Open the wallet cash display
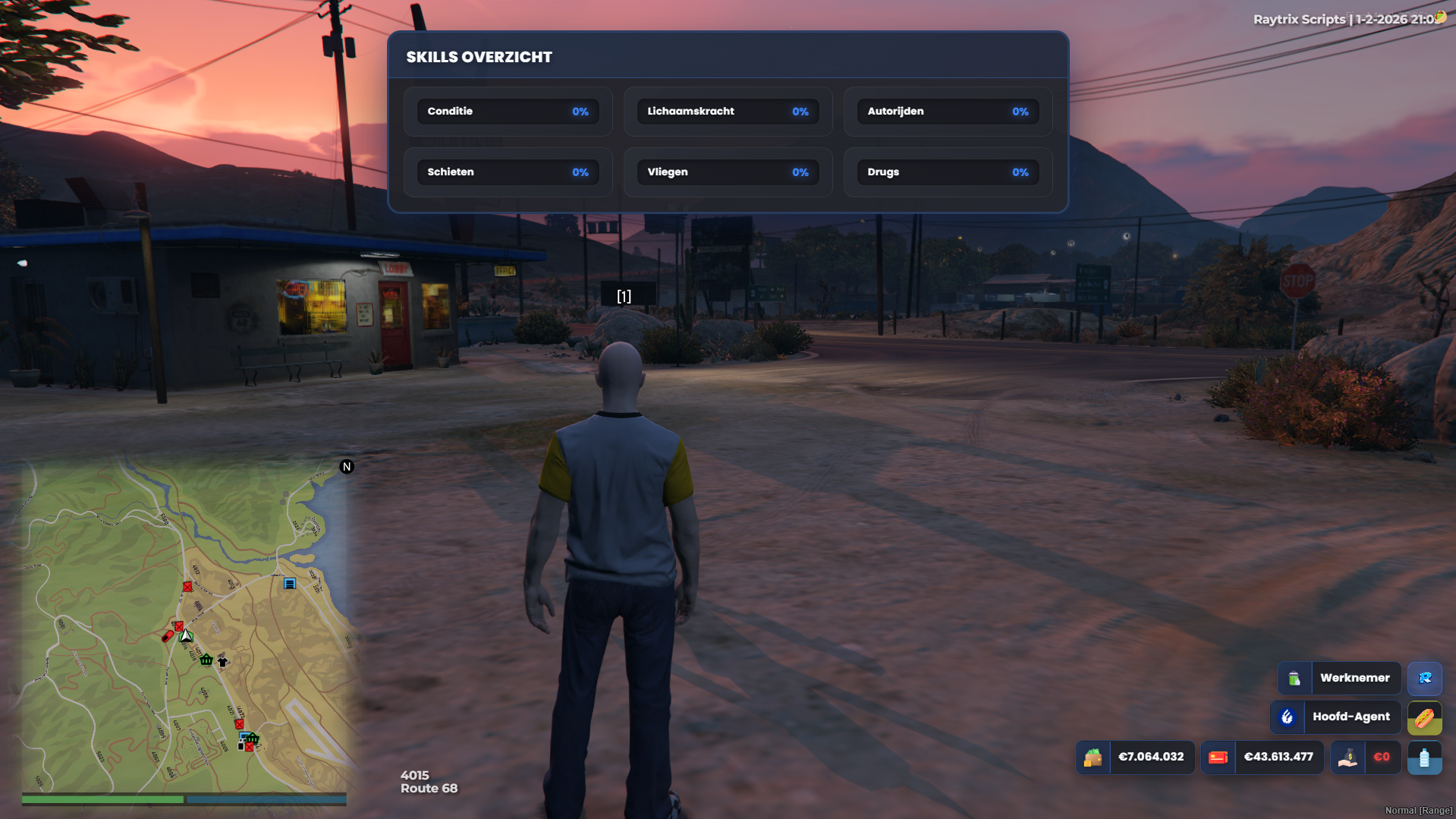Screen dimensions: 1456x819 point(1136,757)
